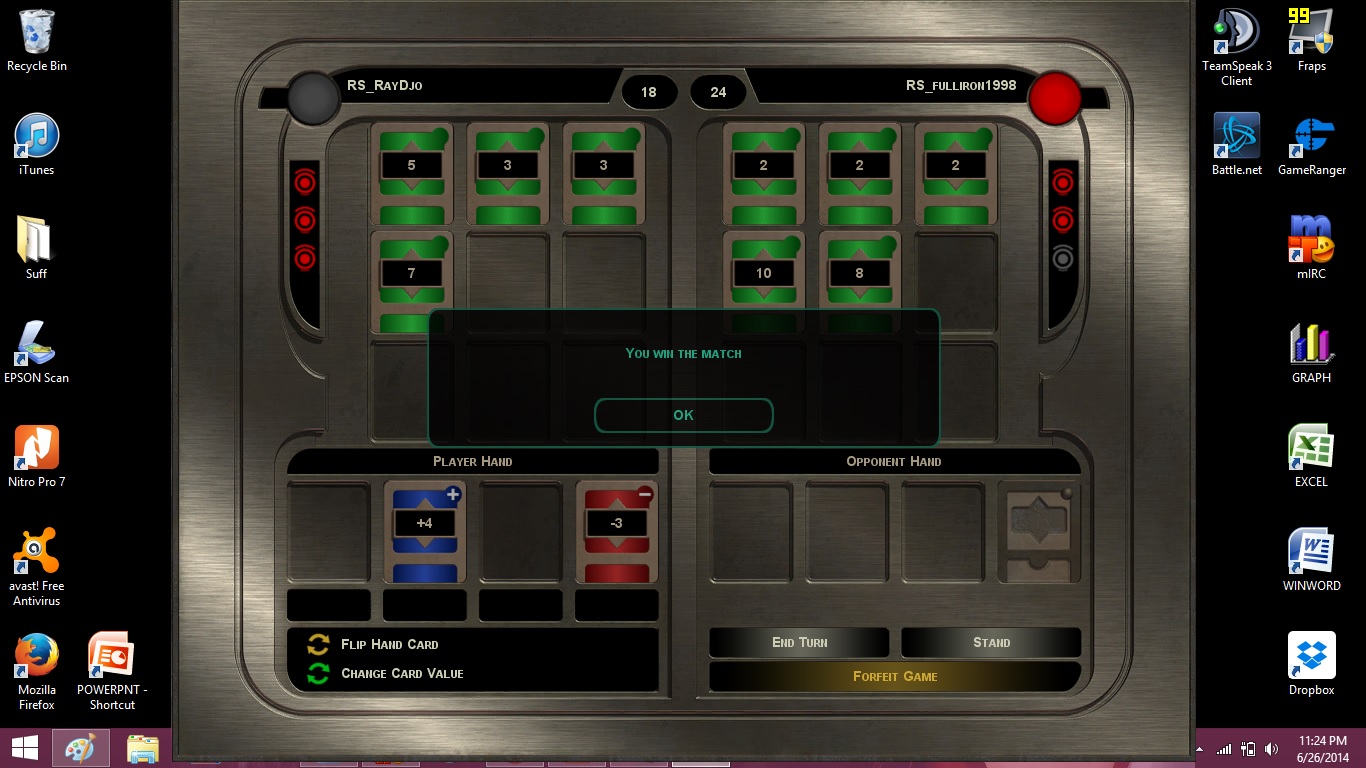This screenshot has height=768, width=1366.
Task: Select the green 5 card on the table
Action: pos(411,174)
